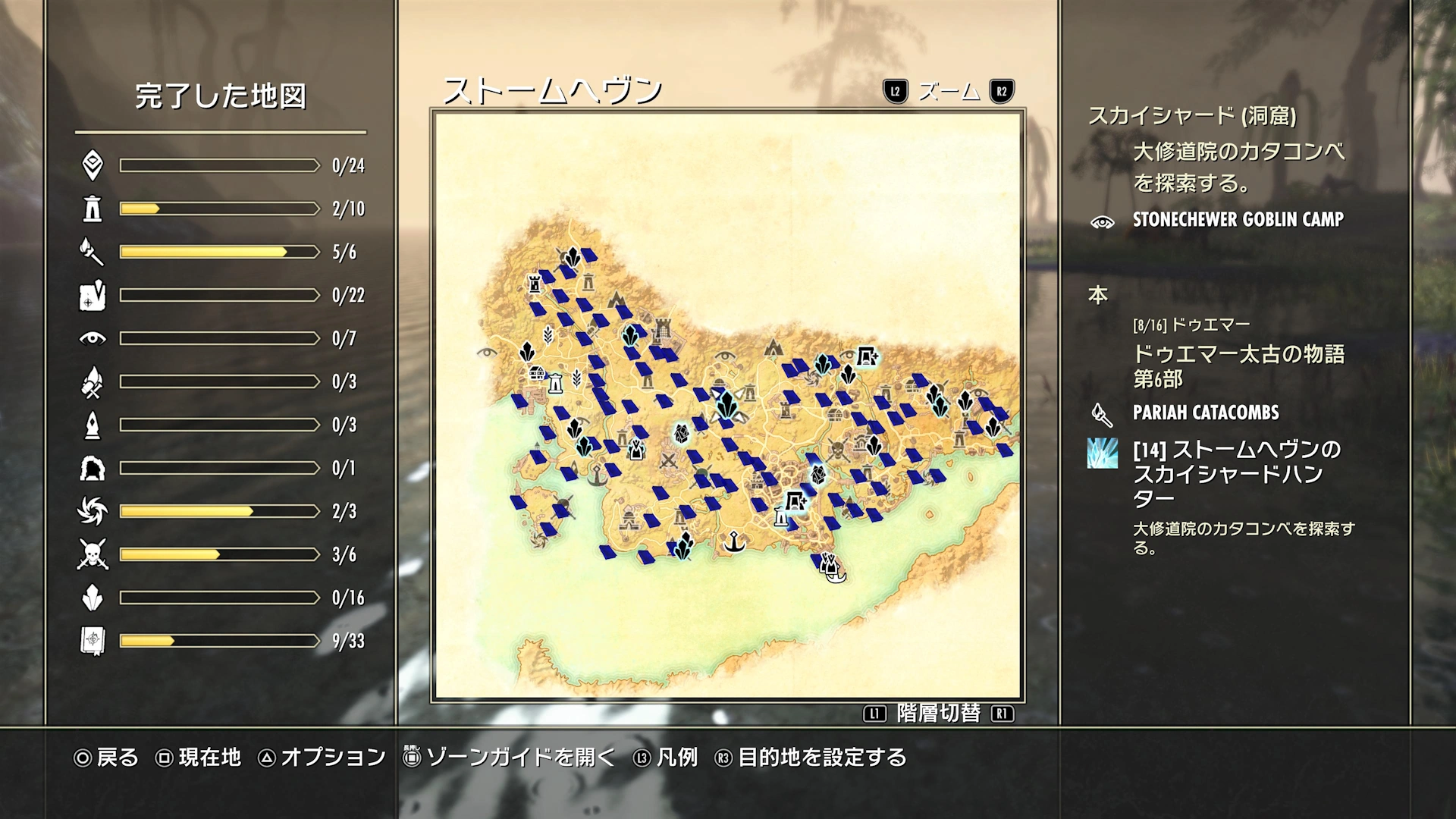Choose the Pariah Catacombs delve entry
This screenshot has height=819, width=1456.
click(x=1205, y=413)
